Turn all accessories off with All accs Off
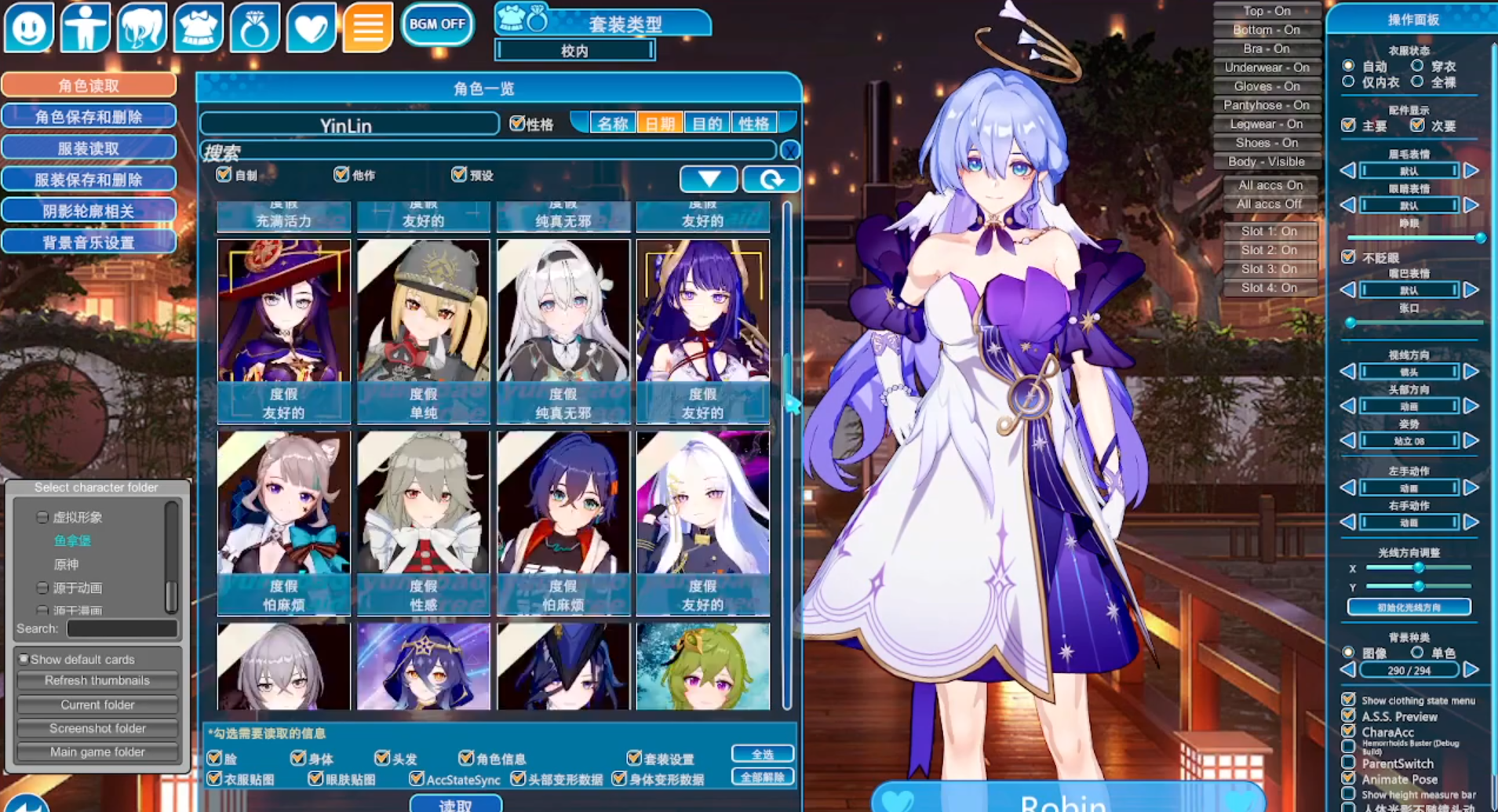This screenshot has width=1498, height=812. click(1269, 204)
